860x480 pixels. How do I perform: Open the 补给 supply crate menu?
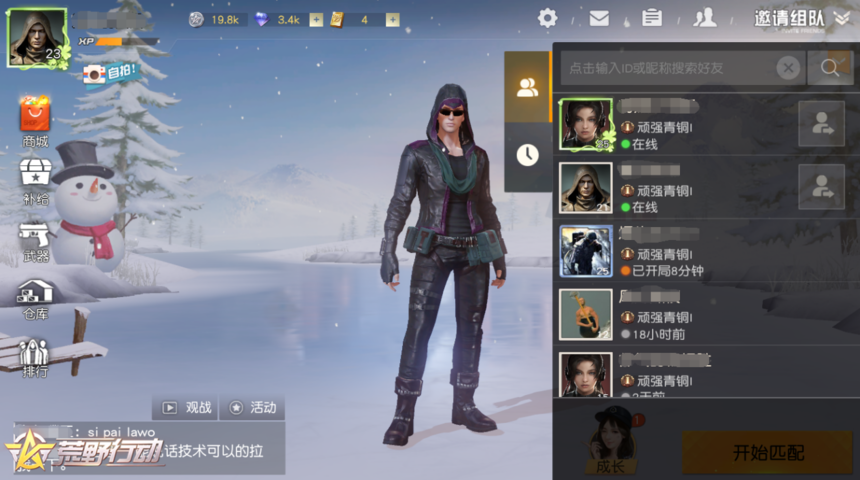[x=35, y=179]
